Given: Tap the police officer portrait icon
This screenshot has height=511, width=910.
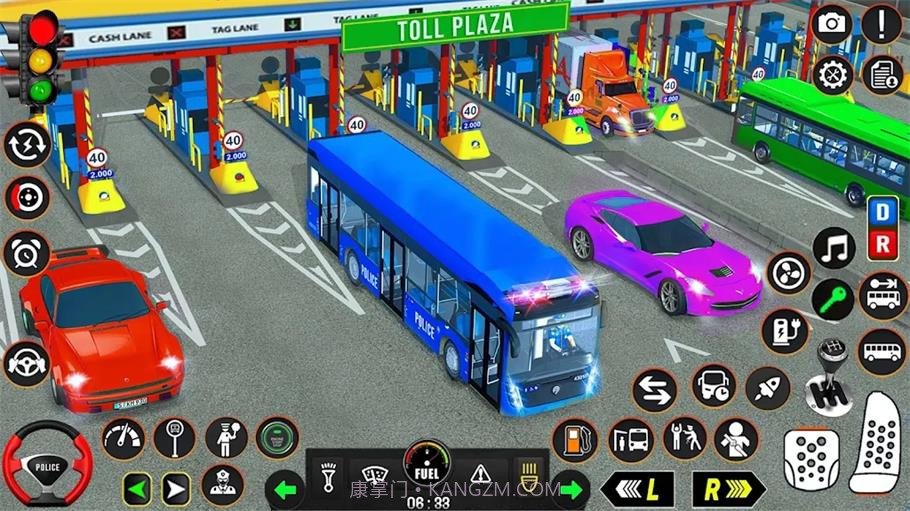Looking at the screenshot, I should 222,485.
